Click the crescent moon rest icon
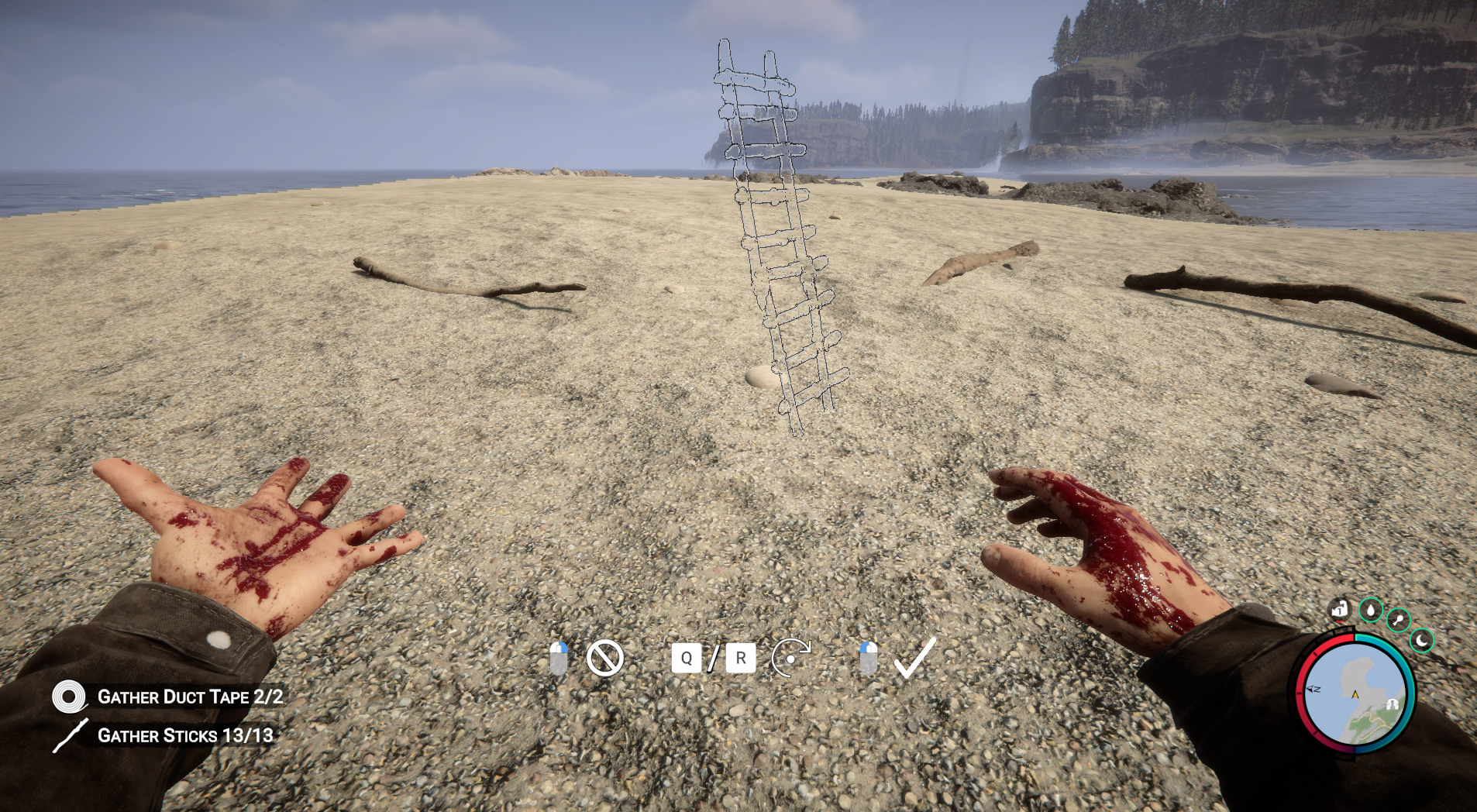 tap(1422, 641)
